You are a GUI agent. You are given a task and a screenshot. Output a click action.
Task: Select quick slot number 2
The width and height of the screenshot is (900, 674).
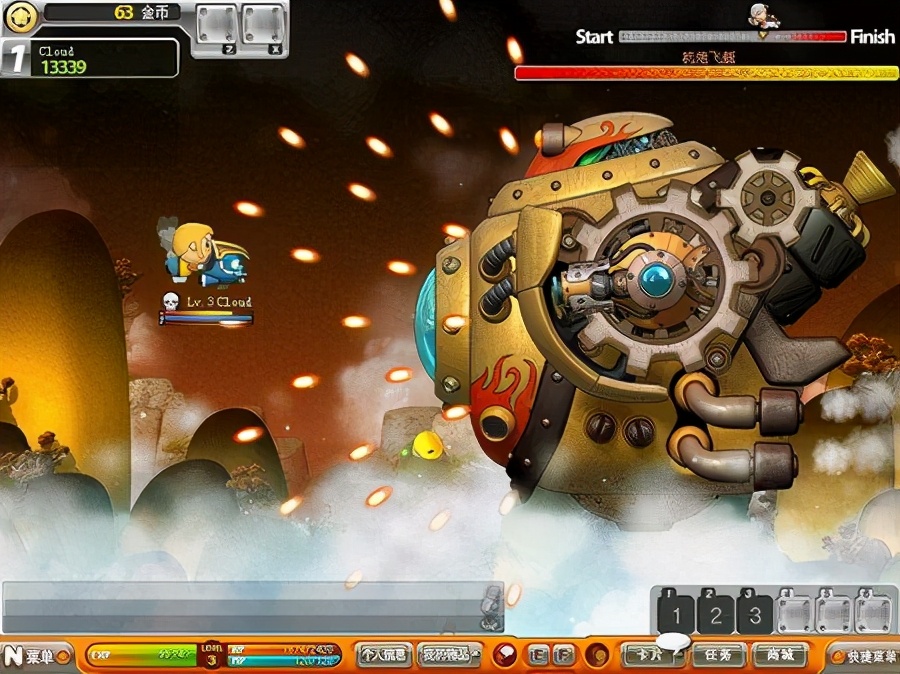(x=715, y=614)
